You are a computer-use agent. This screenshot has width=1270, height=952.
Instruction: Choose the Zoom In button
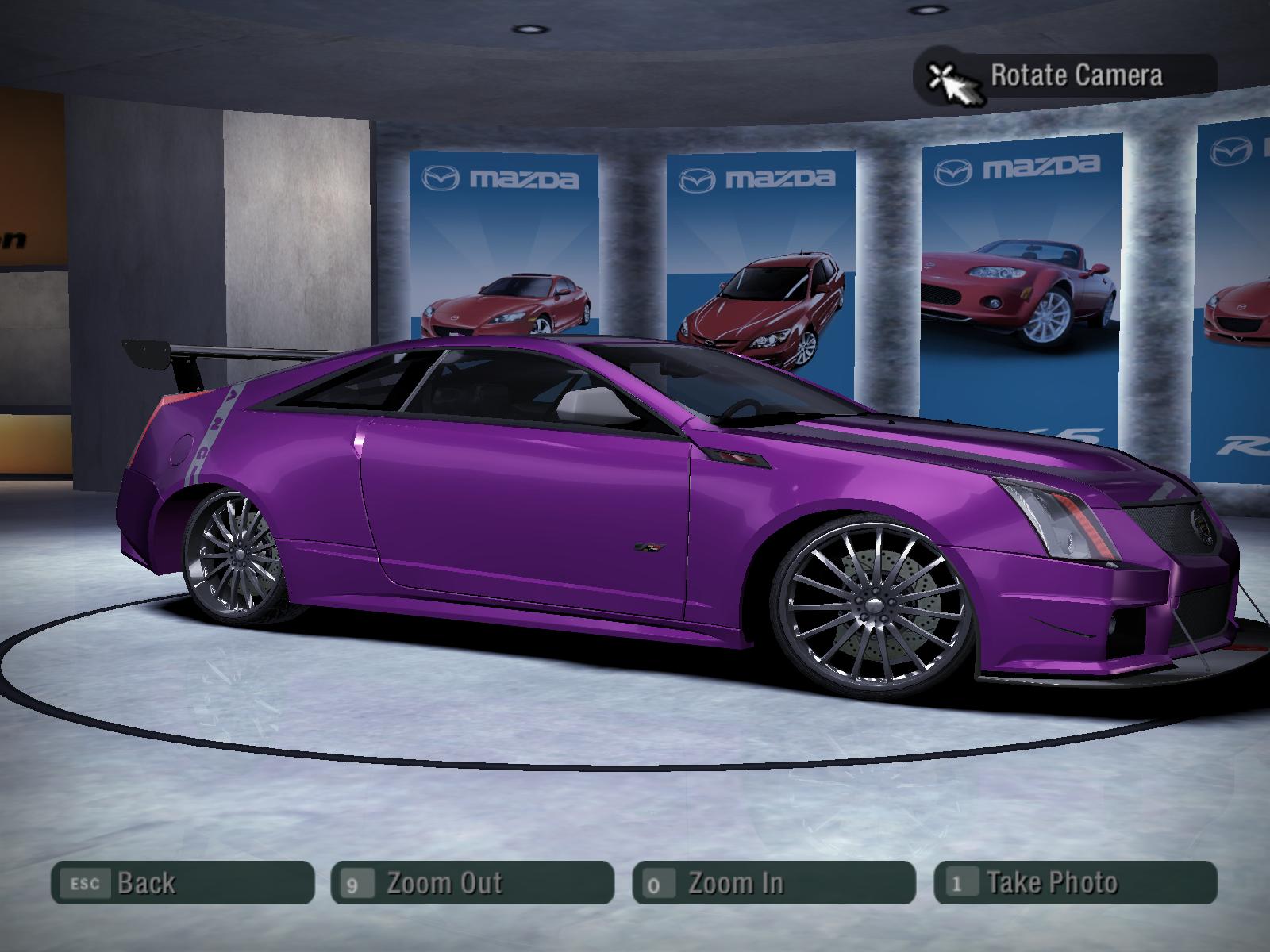[x=774, y=882]
